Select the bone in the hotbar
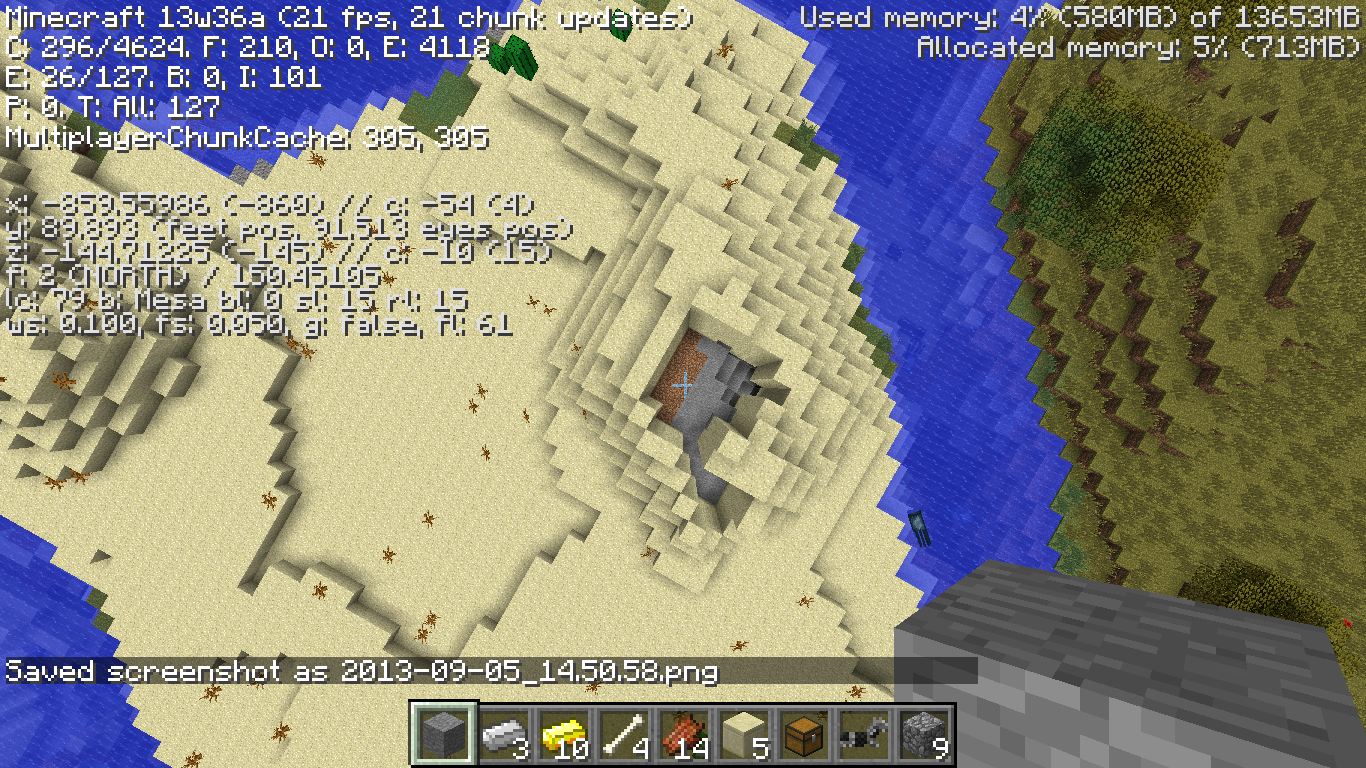Screen dimensions: 1366x768 pos(622,735)
